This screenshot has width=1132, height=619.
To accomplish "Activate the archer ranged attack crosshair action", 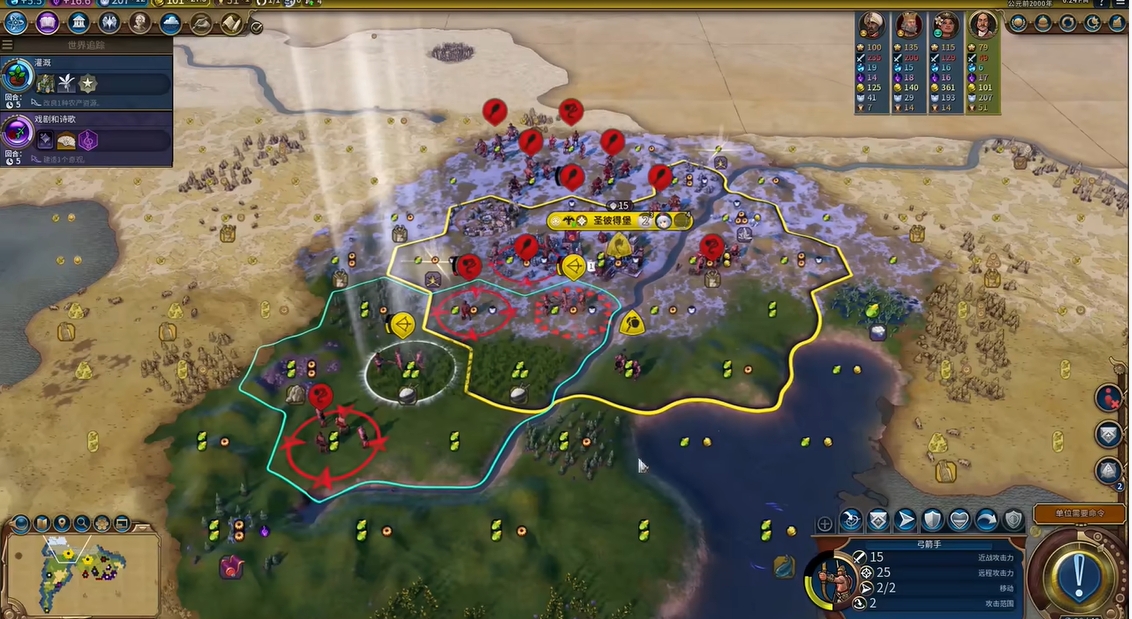I will coord(851,520).
